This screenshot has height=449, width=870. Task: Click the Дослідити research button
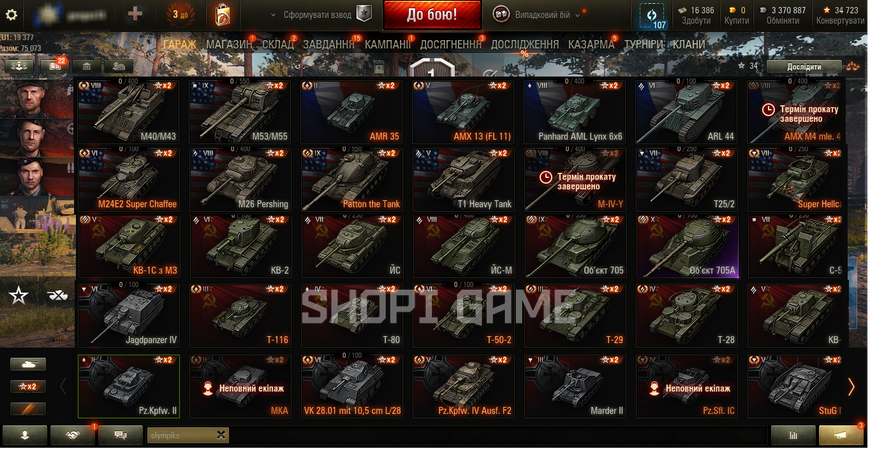805,66
